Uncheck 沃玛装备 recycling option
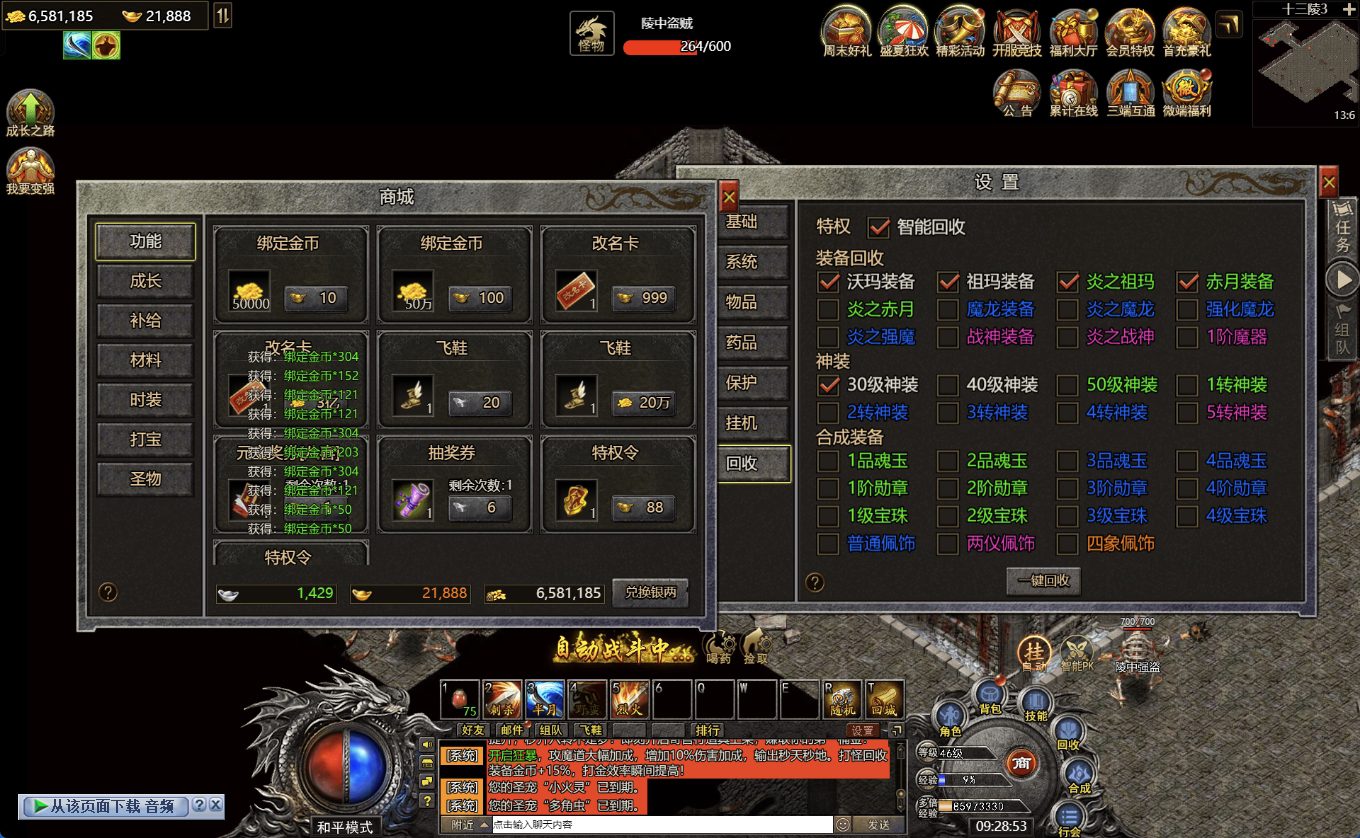 [x=828, y=282]
